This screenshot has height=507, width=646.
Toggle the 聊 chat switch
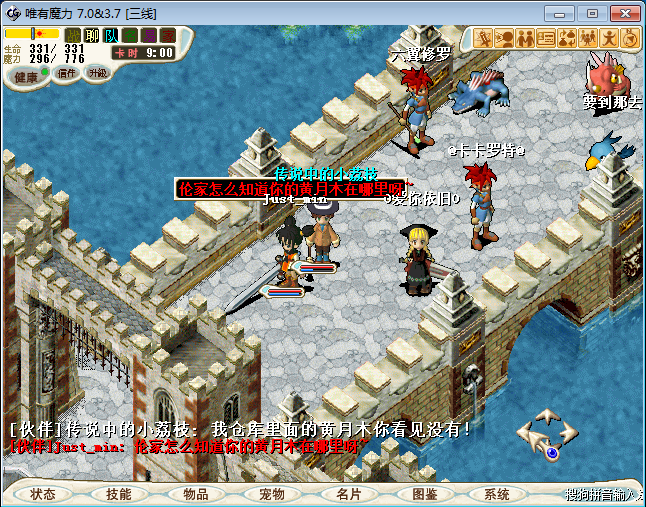pos(91,35)
